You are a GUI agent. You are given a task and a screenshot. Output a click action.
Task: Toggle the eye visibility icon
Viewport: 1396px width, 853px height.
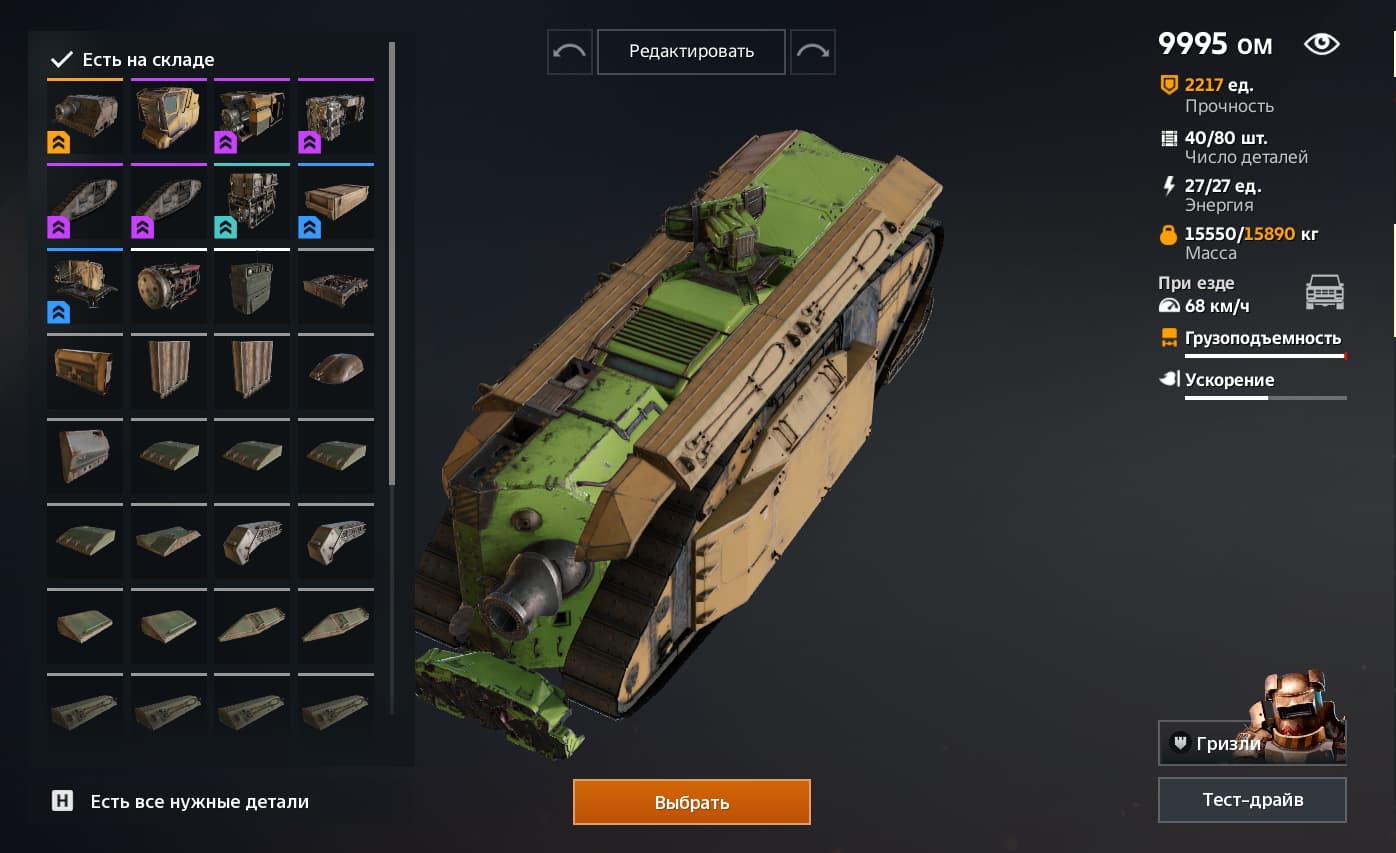click(1321, 44)
